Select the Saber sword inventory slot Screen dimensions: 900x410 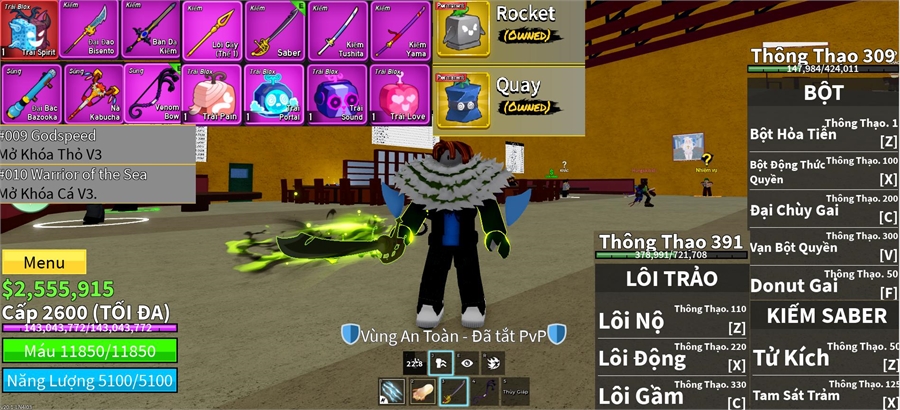tap(278, 30)
